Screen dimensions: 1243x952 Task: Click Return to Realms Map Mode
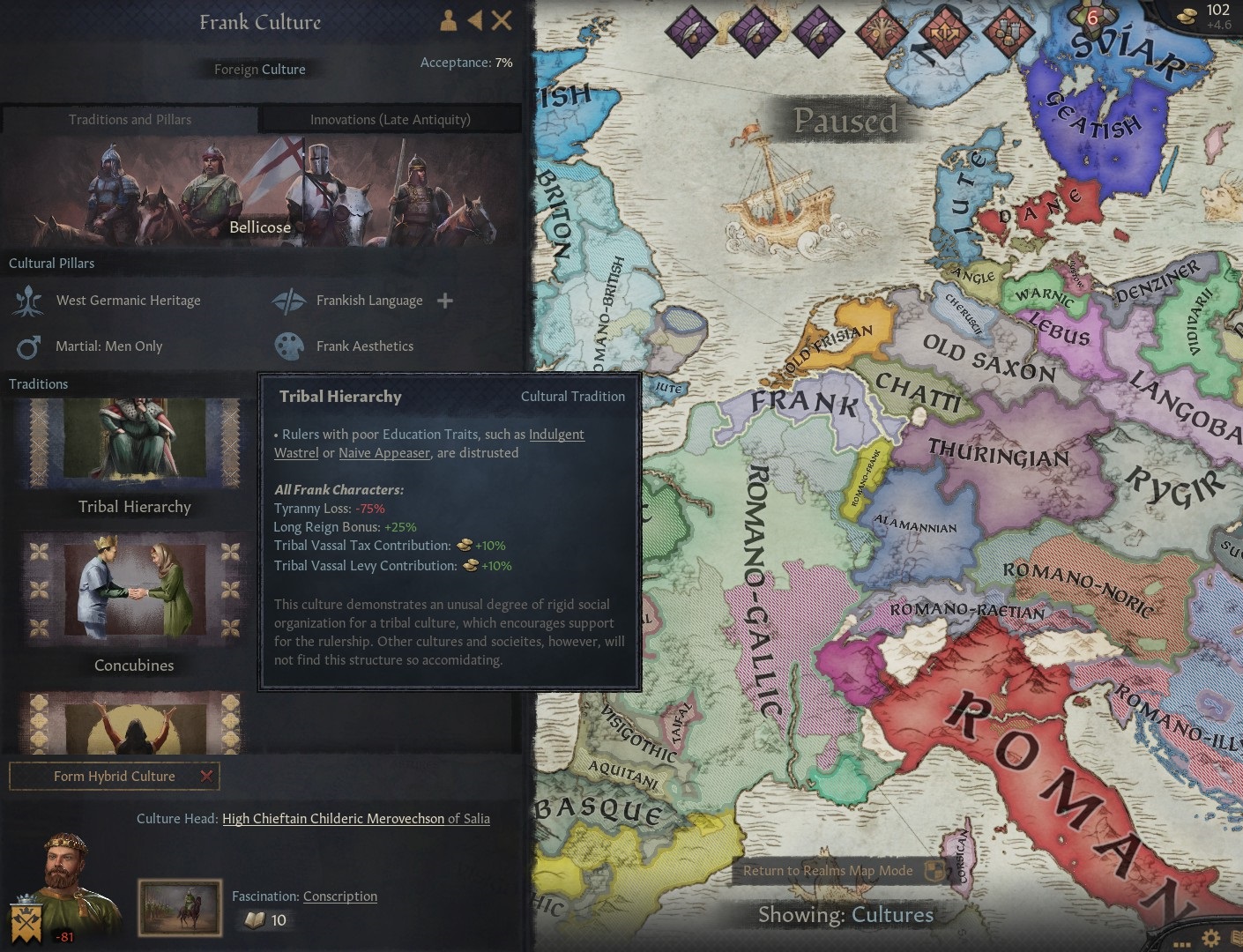pyautogui.click(x=828, y=871)
